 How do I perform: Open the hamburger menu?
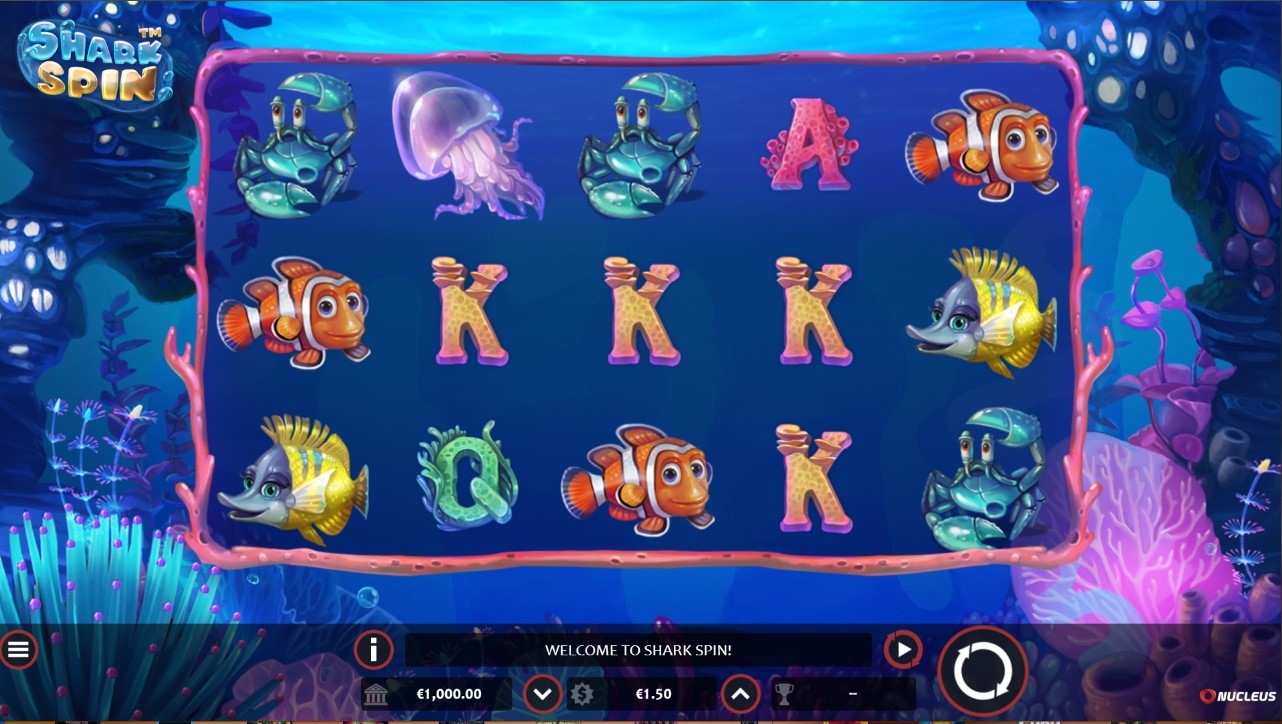click(18, 650)
